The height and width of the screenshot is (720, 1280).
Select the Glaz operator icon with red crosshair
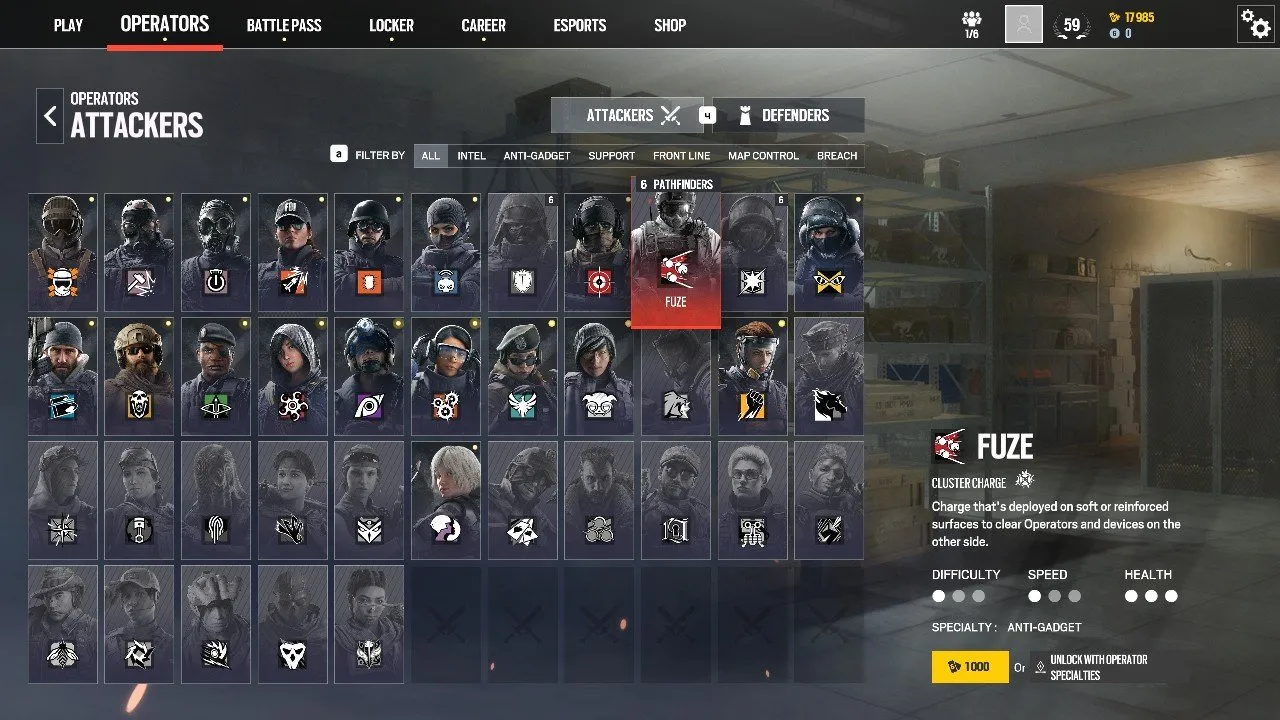tap(598, 251)
